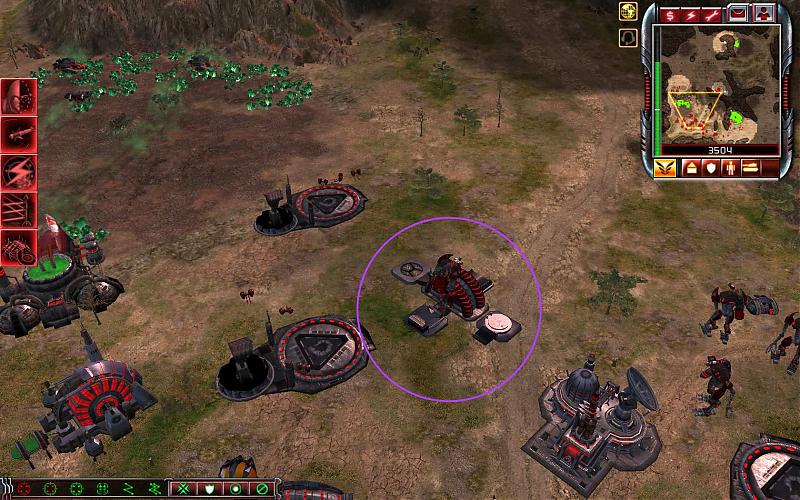The height and width of the screenshot is (500, 800).
Task: Activate the lightning bolt support power
Action: tap(19, 168)
